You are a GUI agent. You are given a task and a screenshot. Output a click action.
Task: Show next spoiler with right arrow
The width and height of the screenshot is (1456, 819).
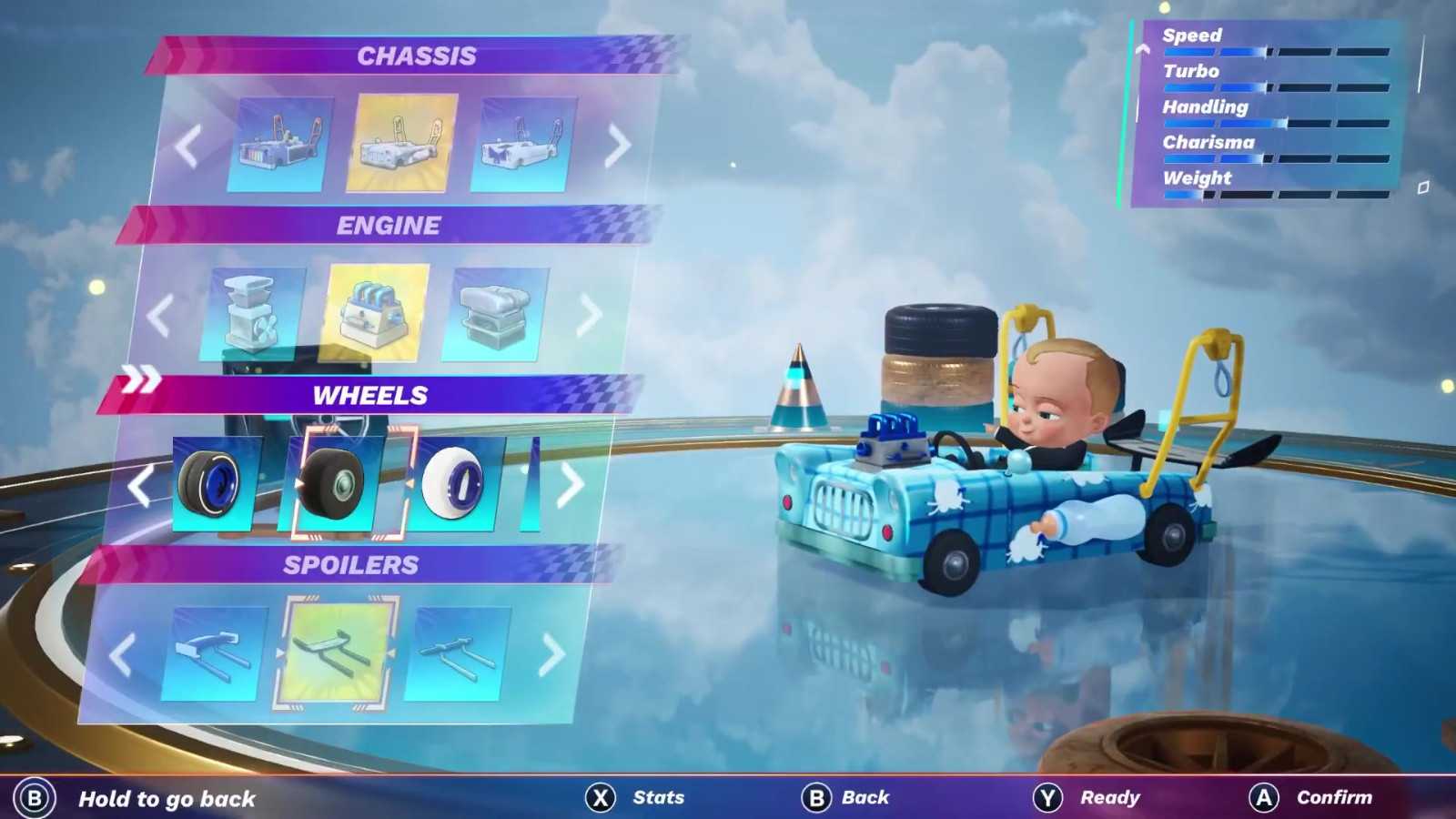551,654
